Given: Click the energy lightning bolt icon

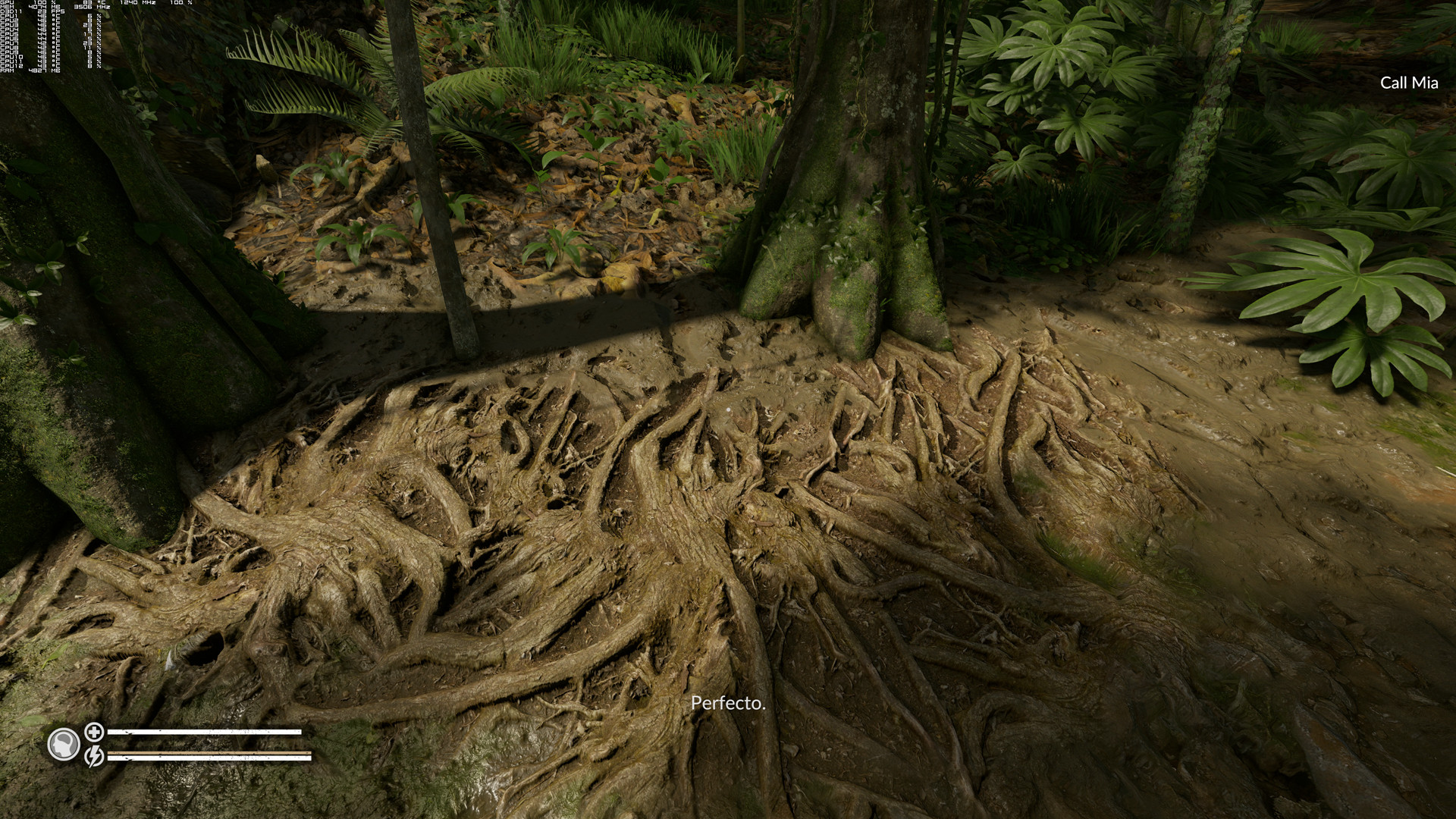Looking at the screenshot, I should [x=94, y=756].
